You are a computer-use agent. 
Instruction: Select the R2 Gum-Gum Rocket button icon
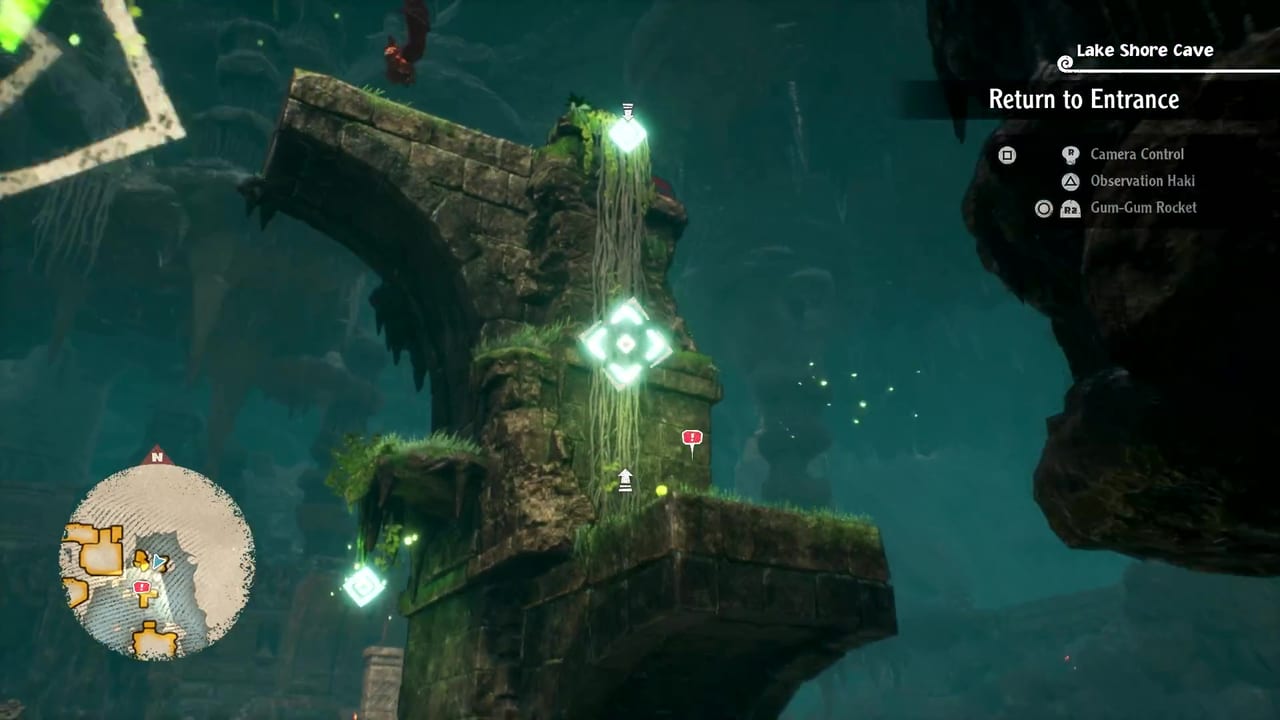[x=1070, y=209]
